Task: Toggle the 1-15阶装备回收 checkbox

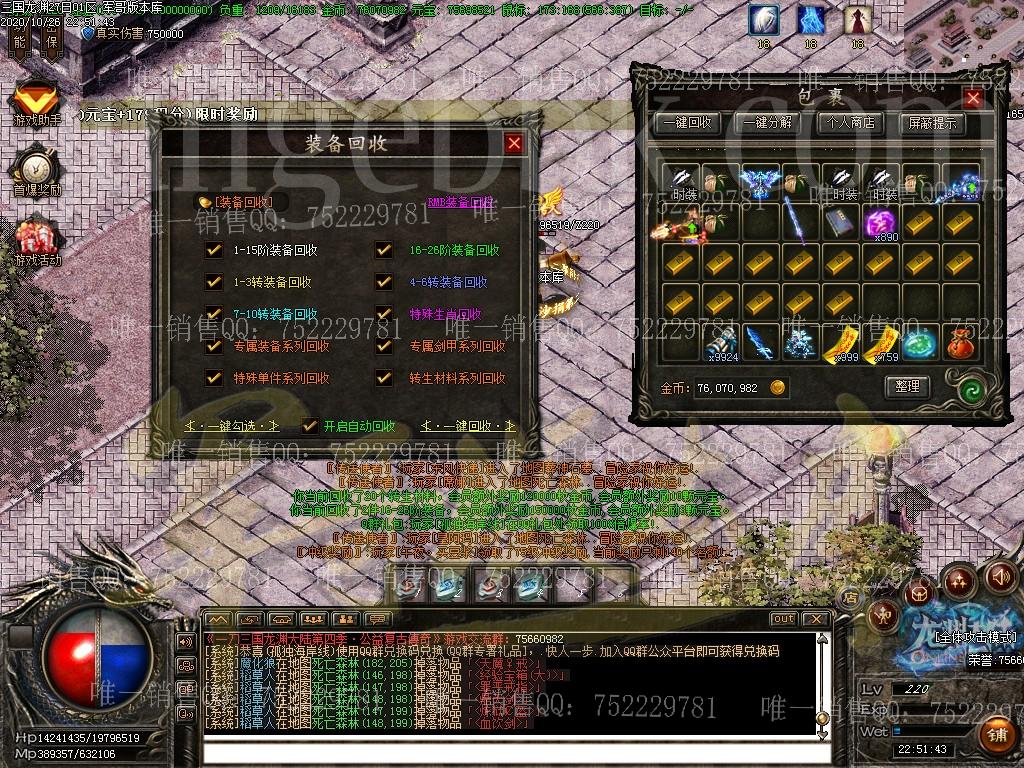Action: tap(213, 250)
